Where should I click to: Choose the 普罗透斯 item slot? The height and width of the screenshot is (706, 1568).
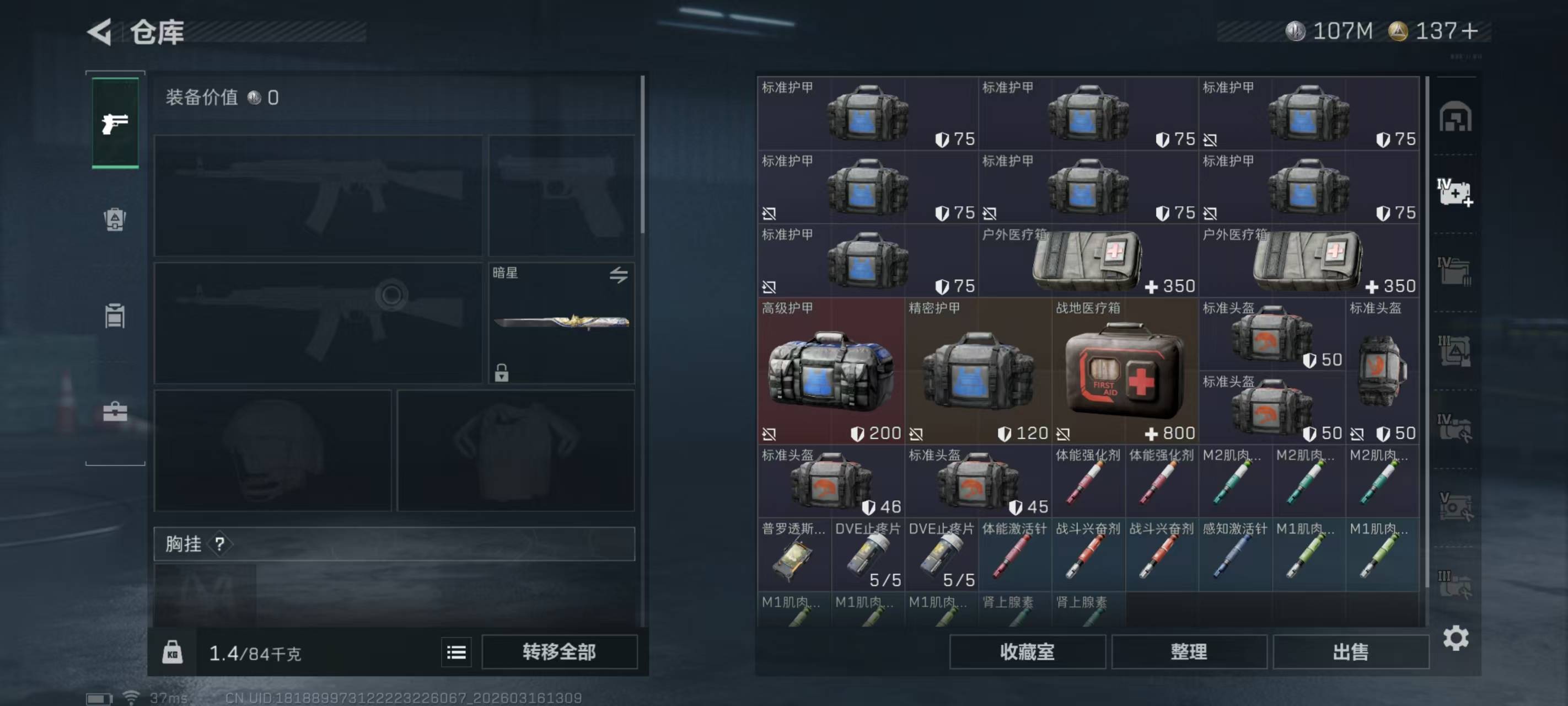(x=794, y=554)
